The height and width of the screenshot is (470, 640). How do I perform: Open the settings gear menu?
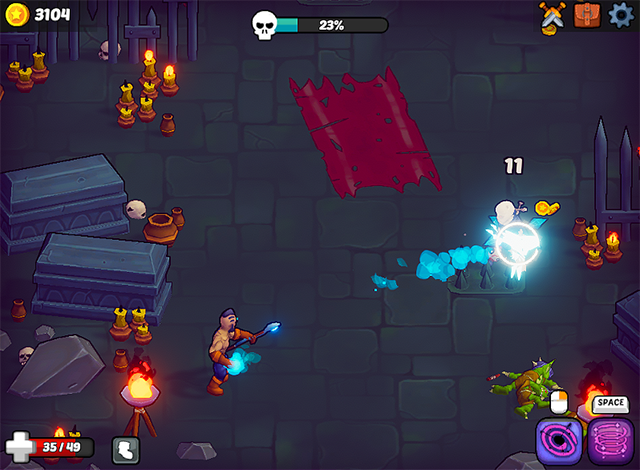pos(622,15)
